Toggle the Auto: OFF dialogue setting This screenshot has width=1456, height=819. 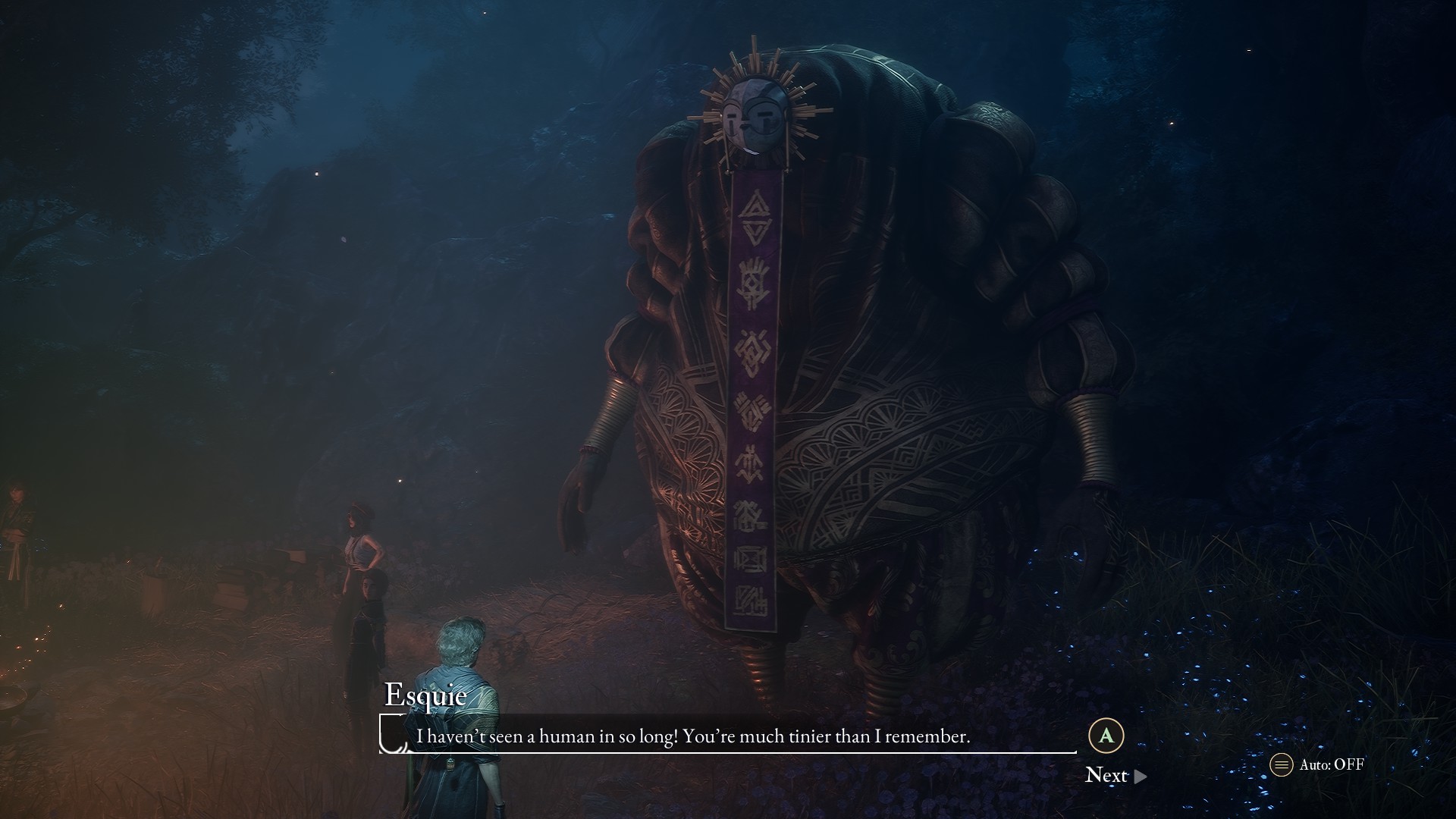[x=1318, y=764]
